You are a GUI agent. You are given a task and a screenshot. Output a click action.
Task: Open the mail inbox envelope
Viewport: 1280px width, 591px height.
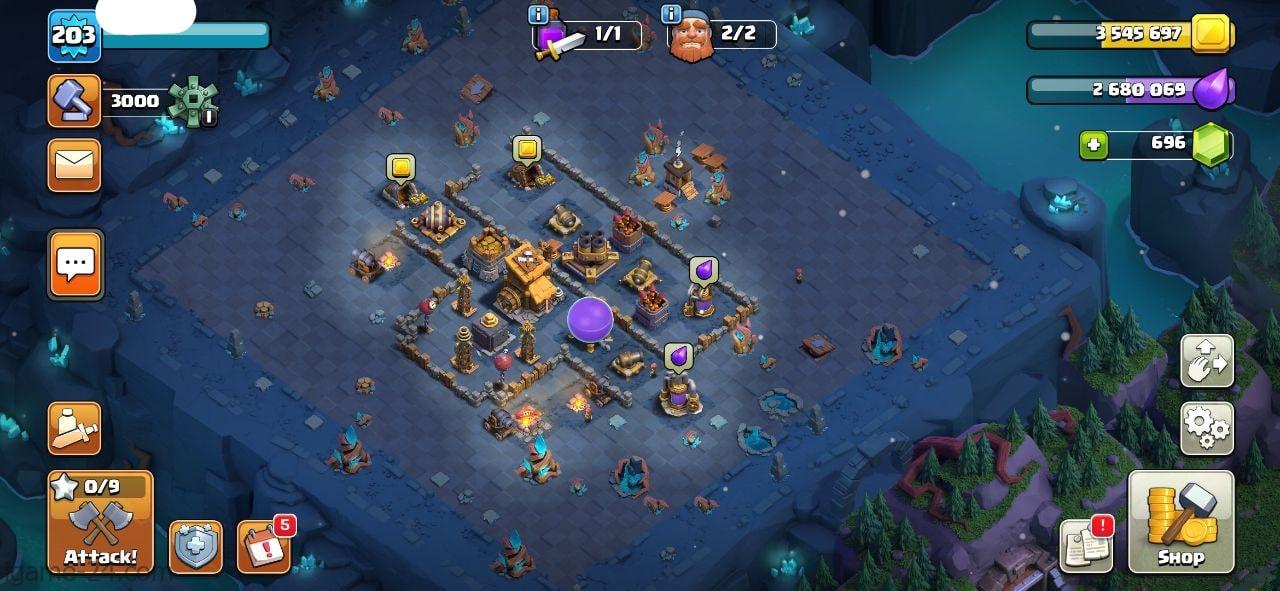pos(75,165)
